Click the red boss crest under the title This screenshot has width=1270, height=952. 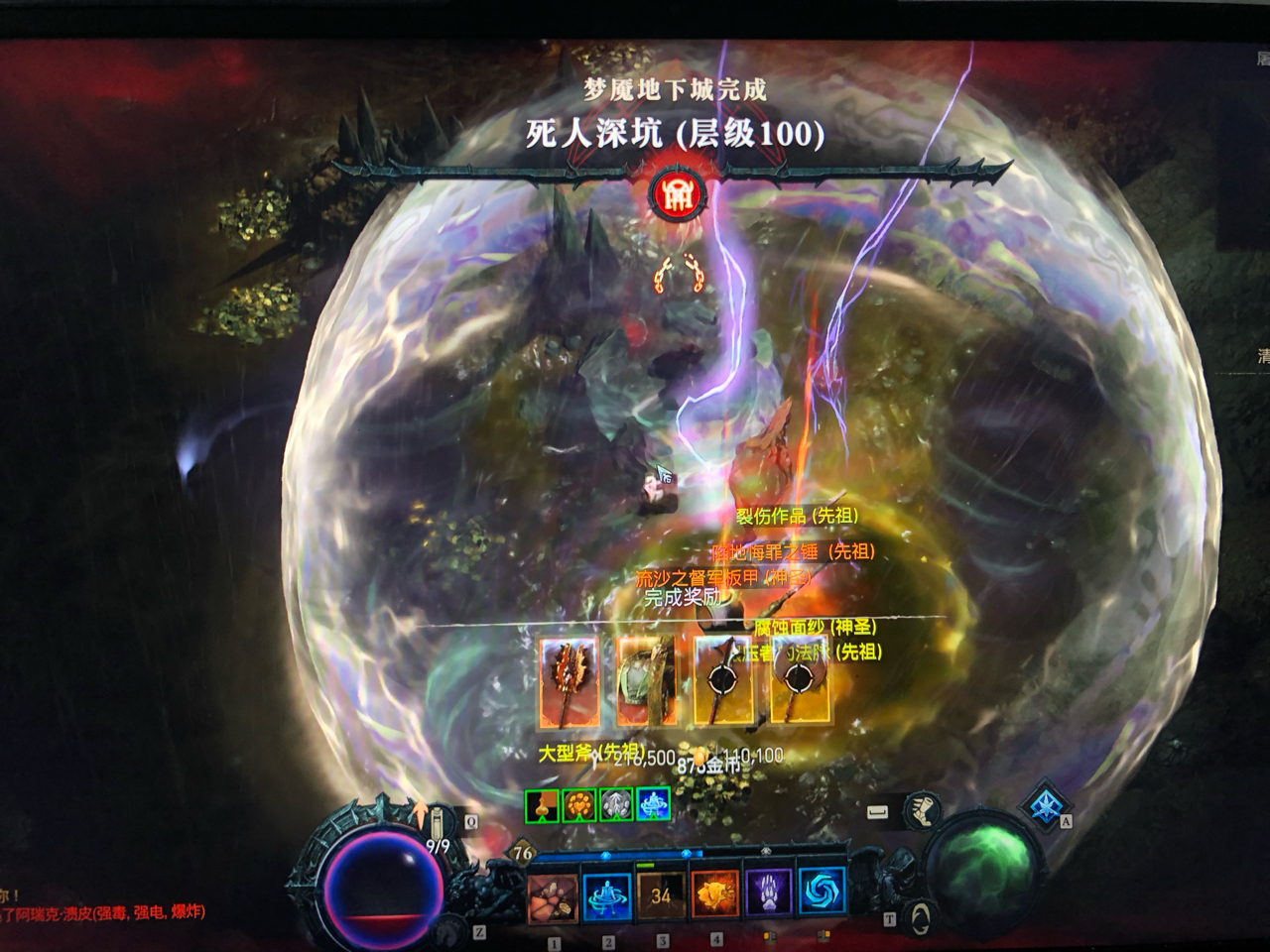679,195
